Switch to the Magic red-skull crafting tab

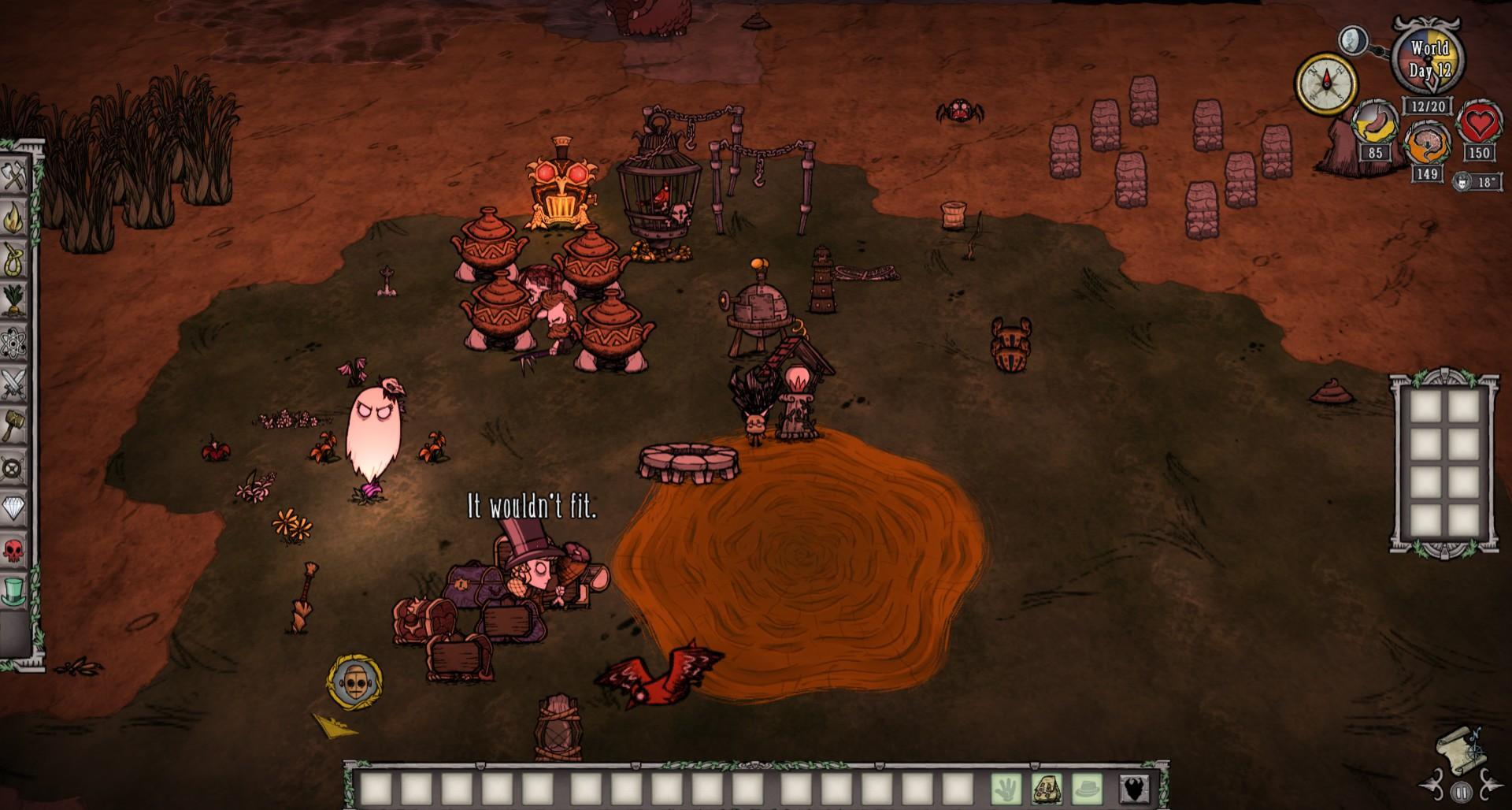pos(14,550)
